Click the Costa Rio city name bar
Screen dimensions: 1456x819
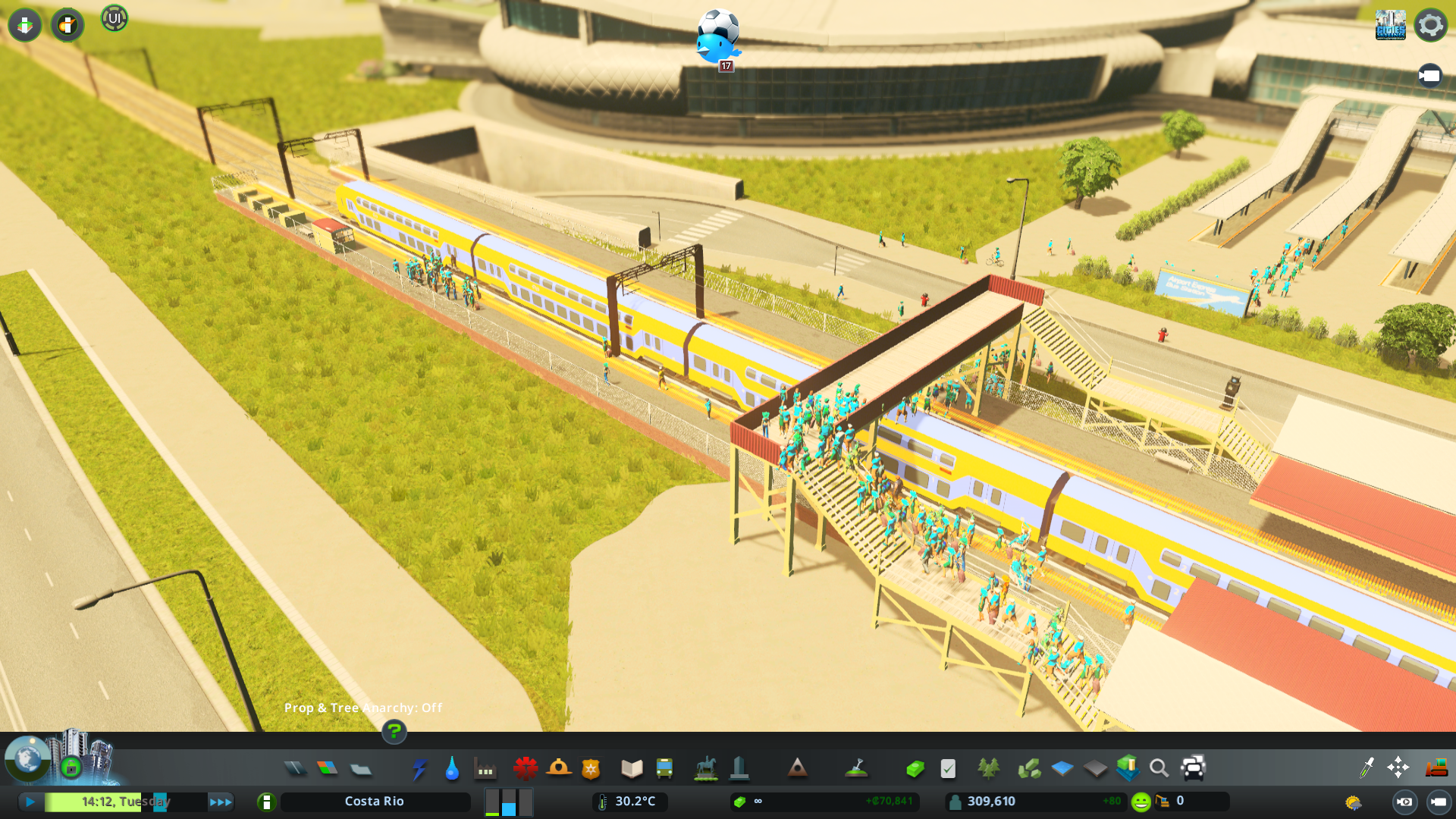click(x=375, y=801)
